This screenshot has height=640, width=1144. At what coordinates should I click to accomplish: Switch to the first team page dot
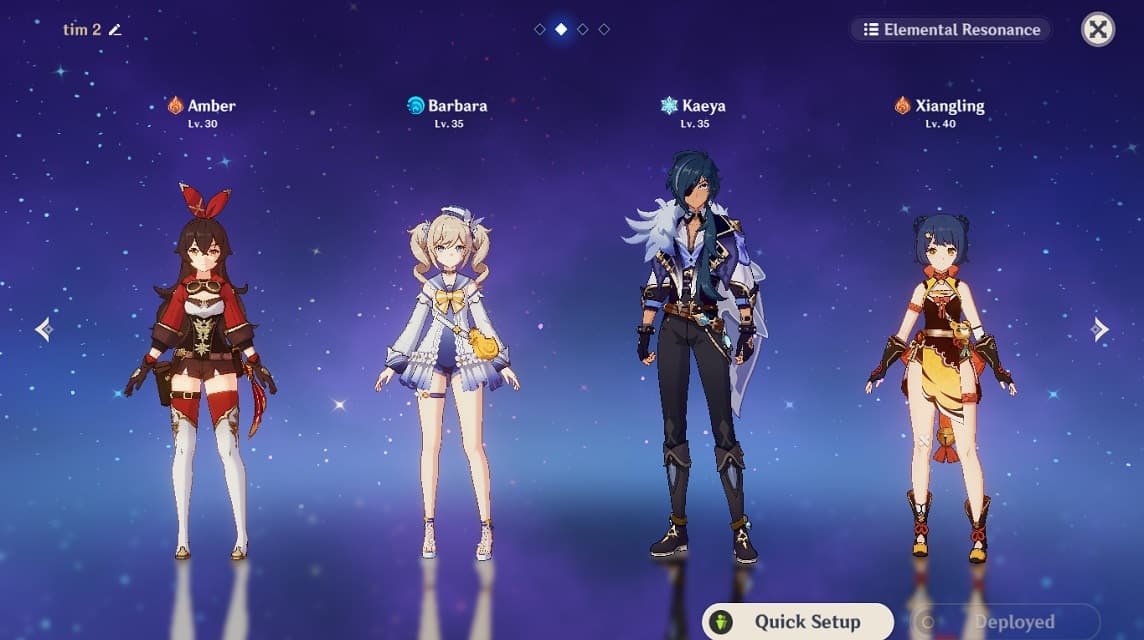click(540, 30)
